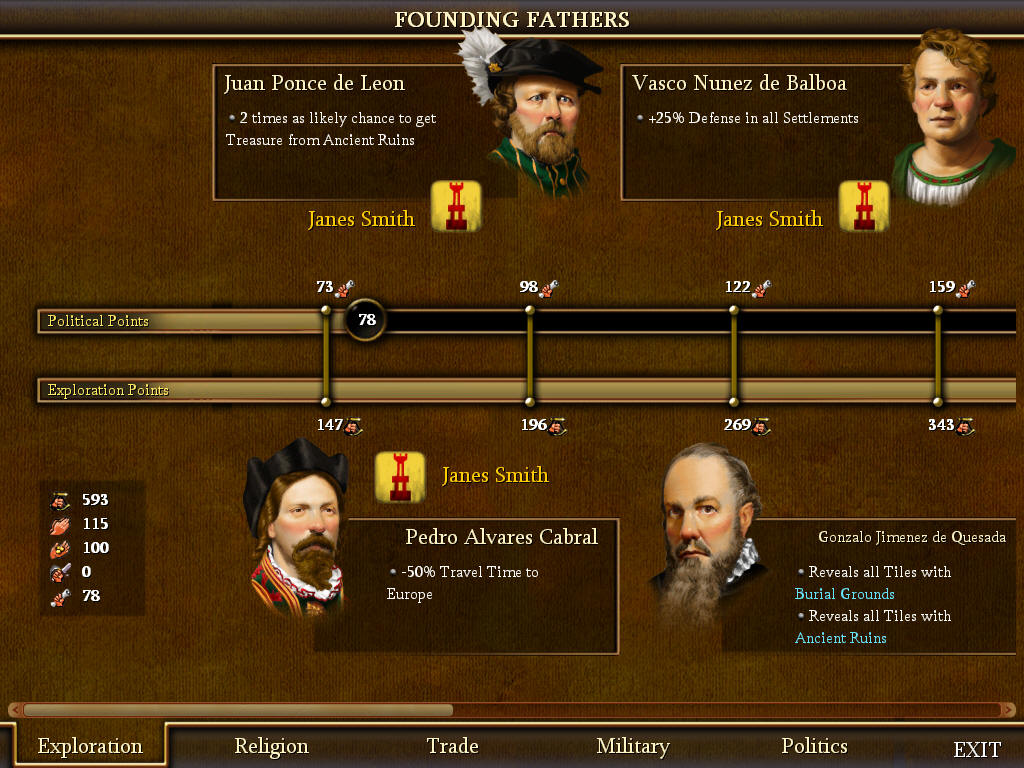Screen dimensions: 1024x768
Task: Follow the Burial Grounds link
Action: point(844,594)
